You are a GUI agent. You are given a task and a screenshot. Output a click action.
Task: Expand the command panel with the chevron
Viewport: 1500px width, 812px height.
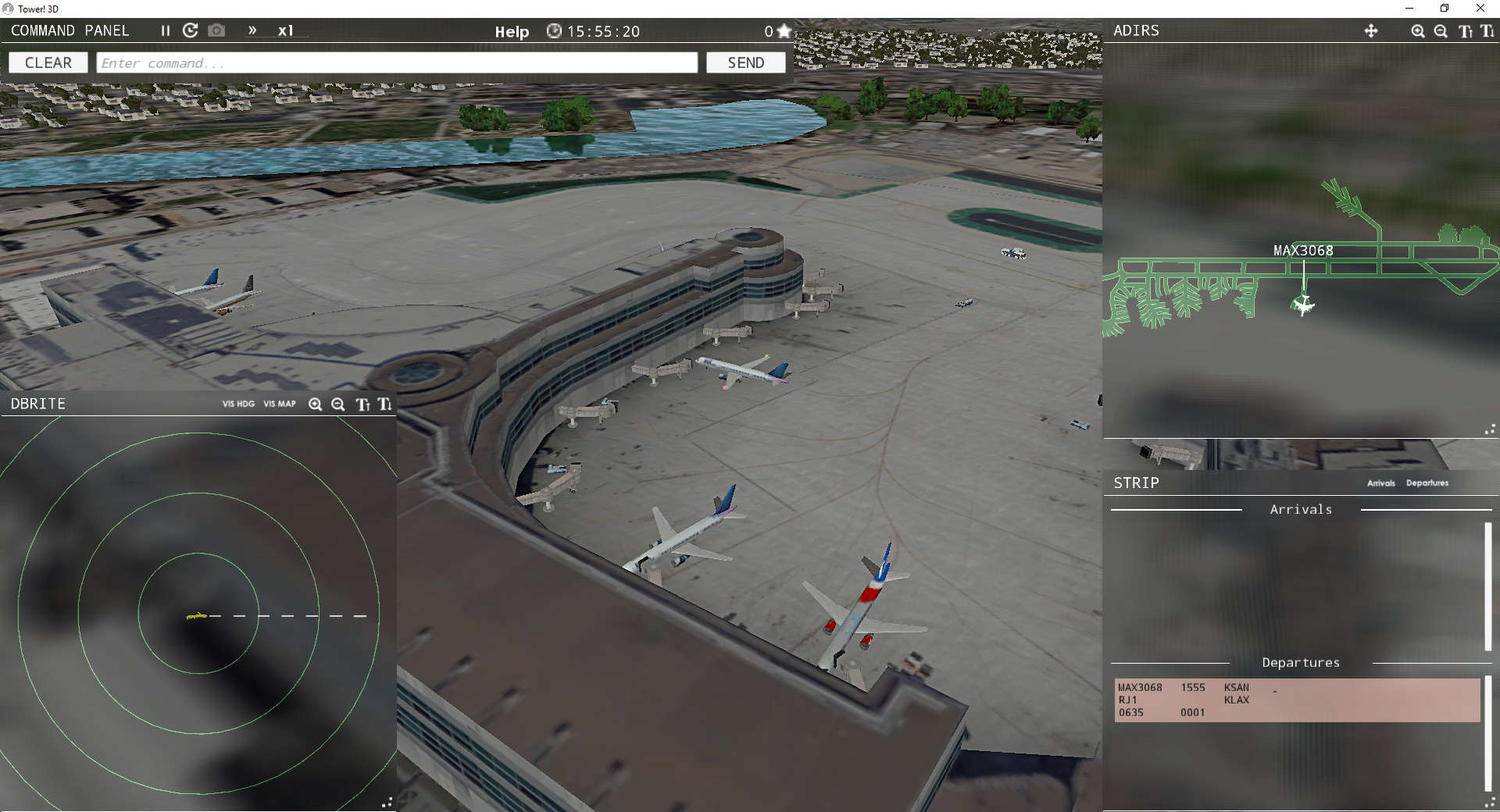(x=252, y=31)
